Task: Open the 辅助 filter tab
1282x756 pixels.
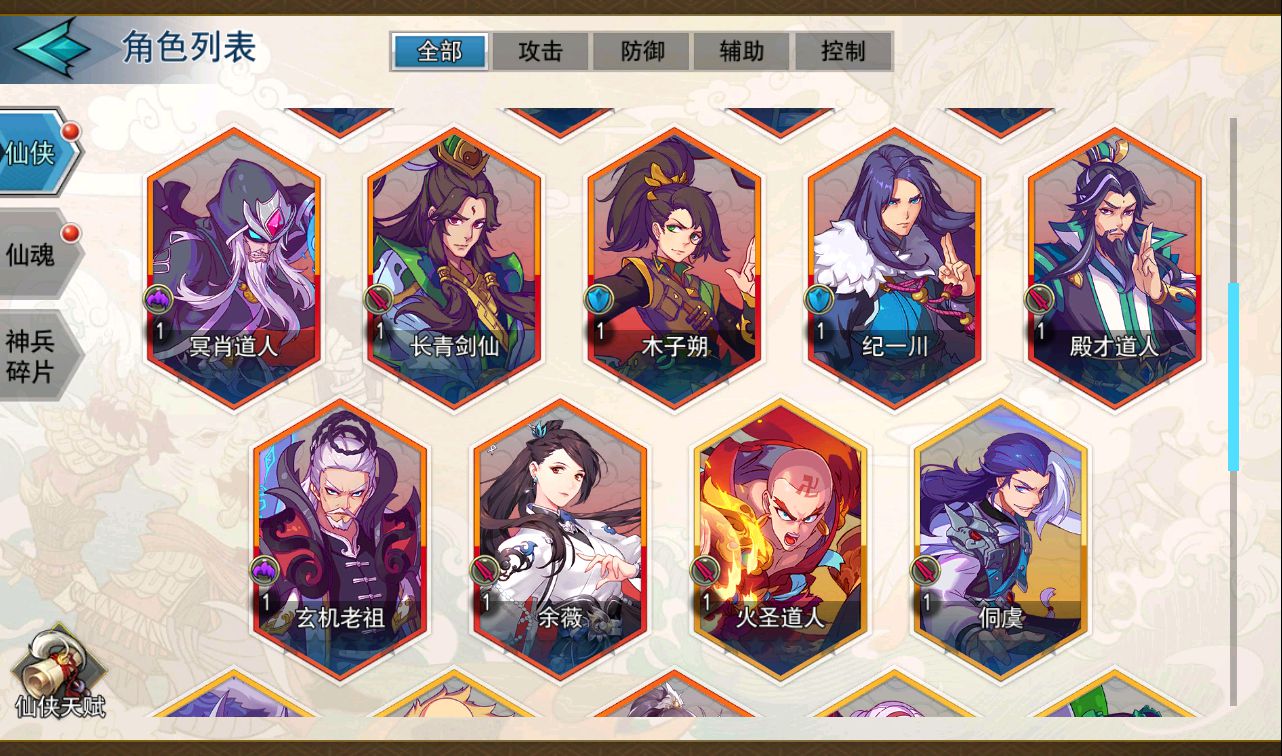Action: (742, 51)
